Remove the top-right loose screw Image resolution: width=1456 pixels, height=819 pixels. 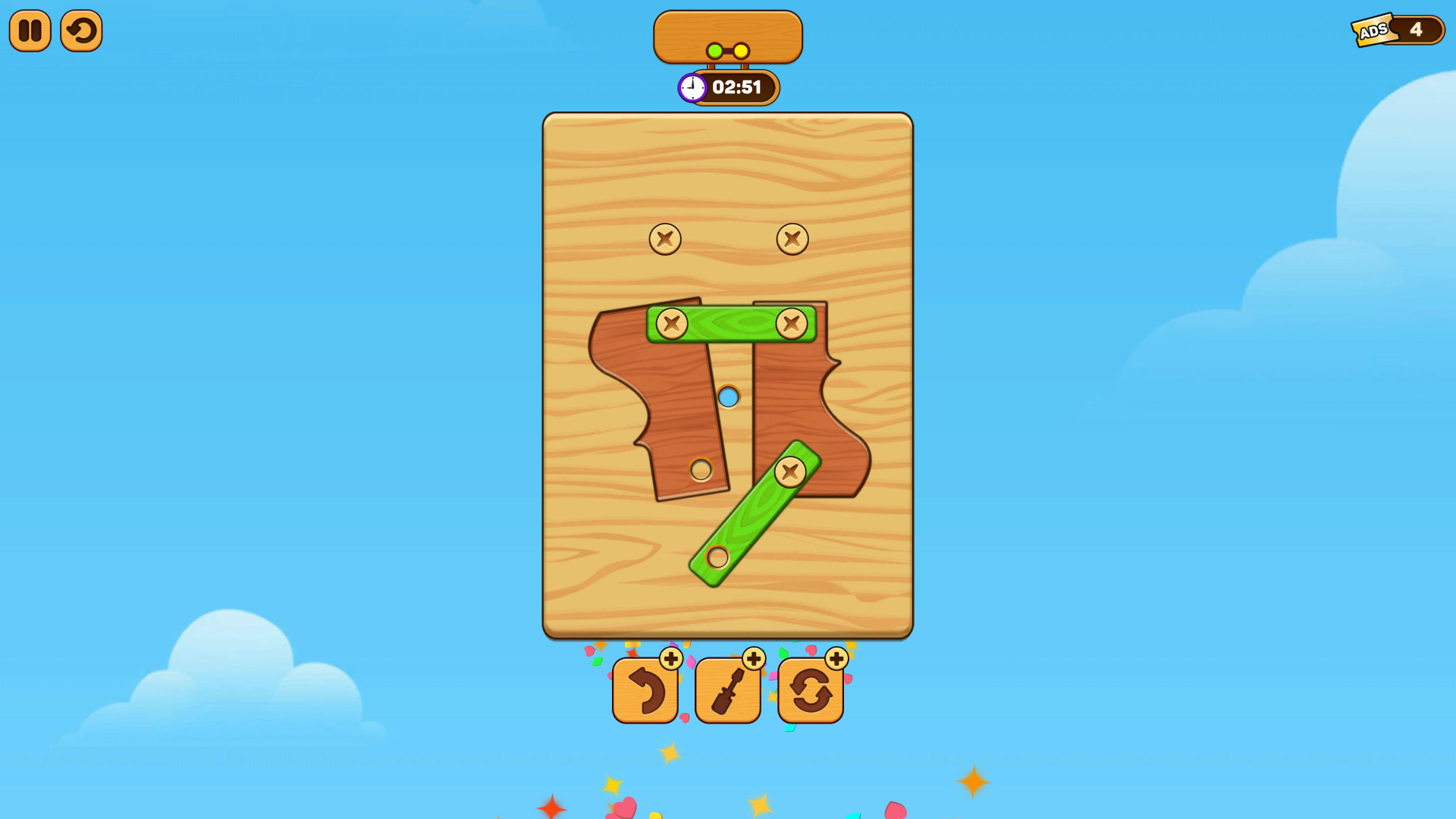(792, 238)
